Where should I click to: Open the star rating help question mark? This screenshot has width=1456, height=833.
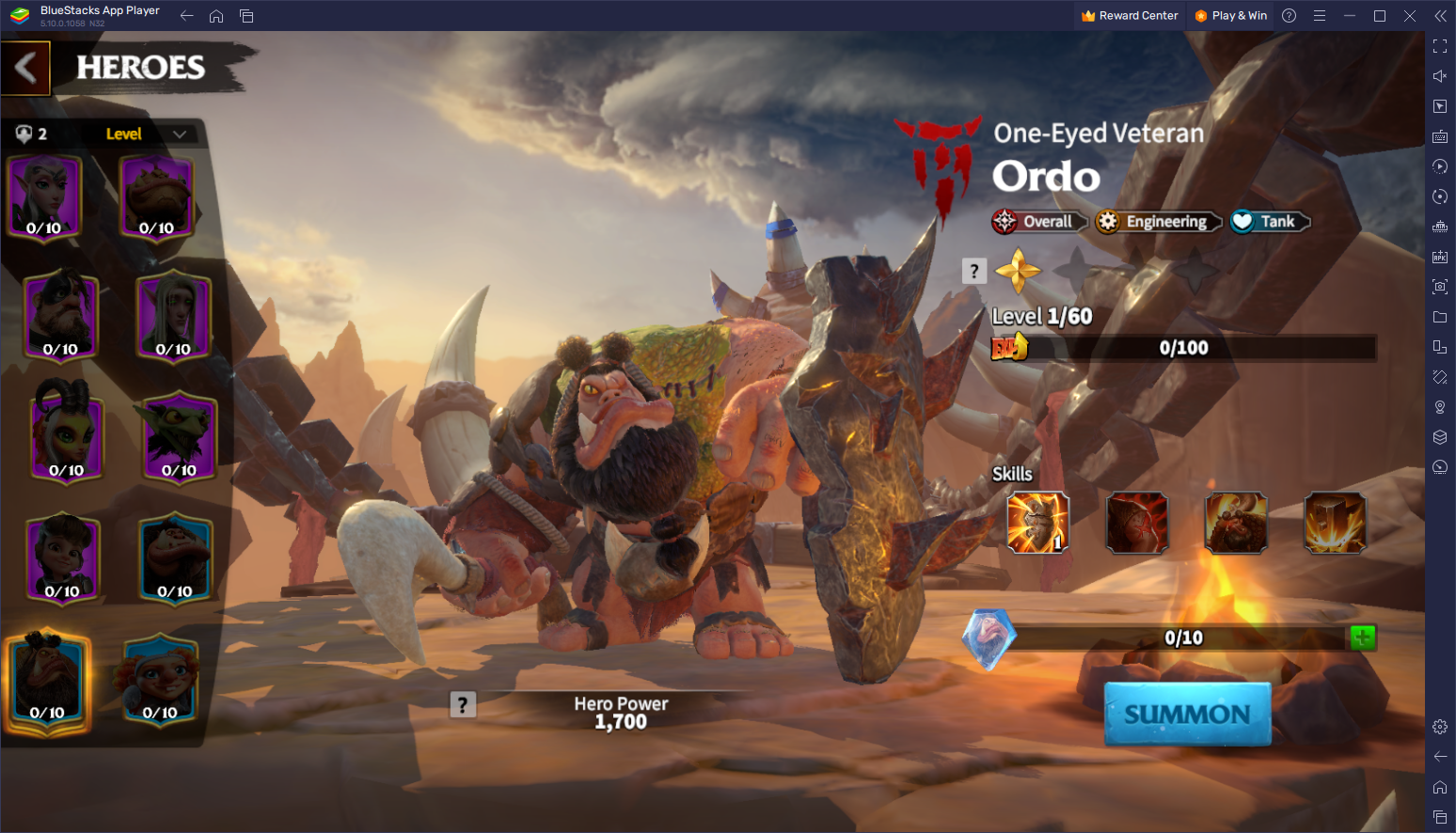(x=974, y=272)
